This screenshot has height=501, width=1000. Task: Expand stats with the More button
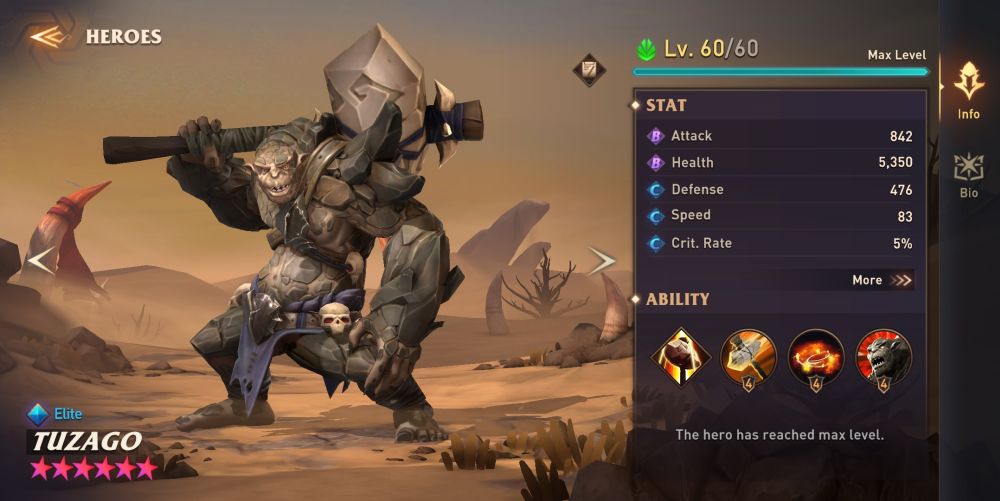click(x=881, y=280)
